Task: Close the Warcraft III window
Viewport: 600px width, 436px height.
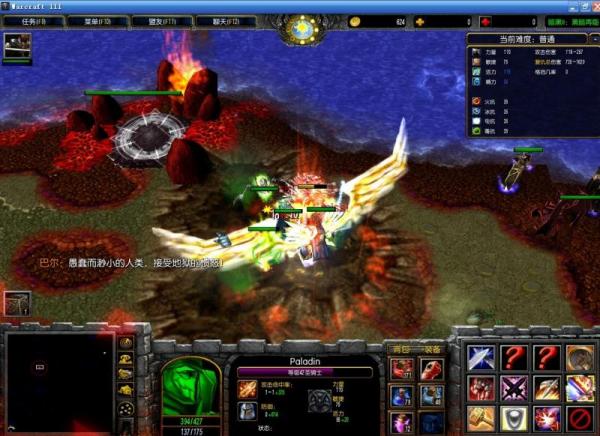Action: pos(591,6)
